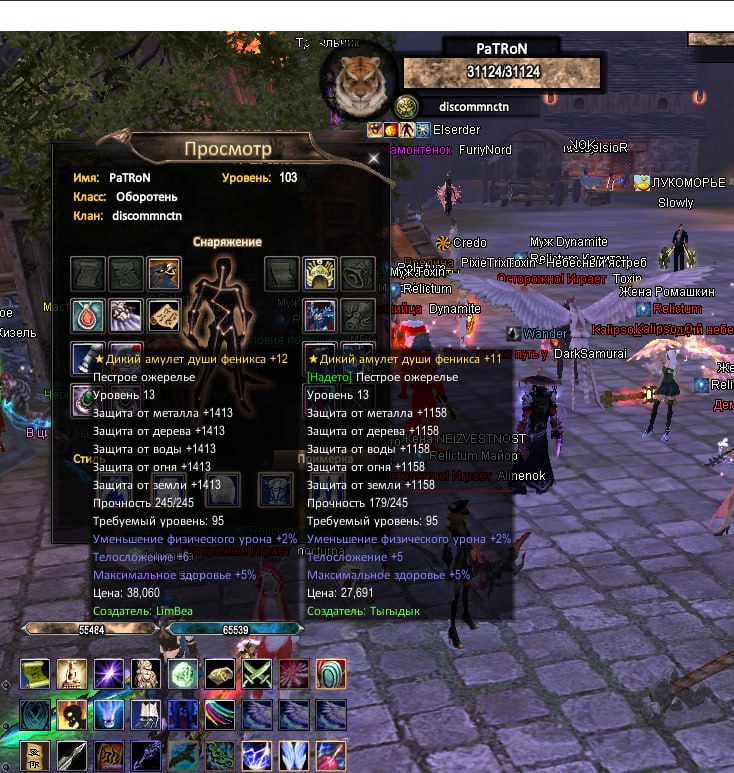Select the golden helmet equipment slot
Viewport: 734px width, 773px height.
click(319, 273)
